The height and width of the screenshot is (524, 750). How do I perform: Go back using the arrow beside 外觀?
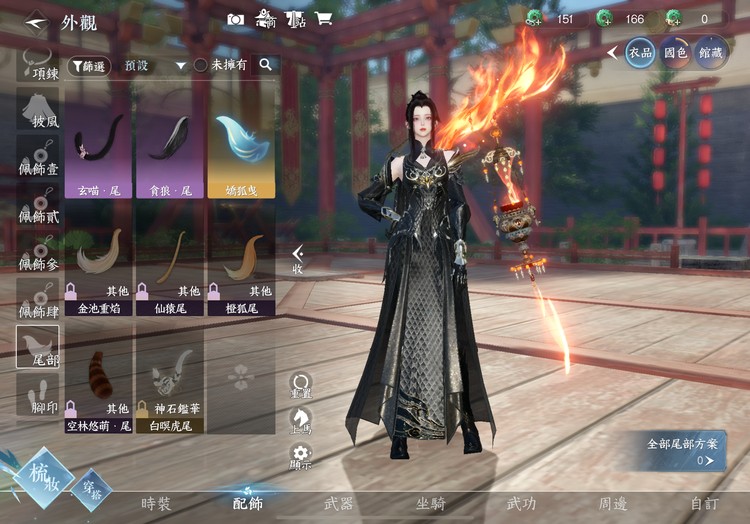click(x=36, y=20)
